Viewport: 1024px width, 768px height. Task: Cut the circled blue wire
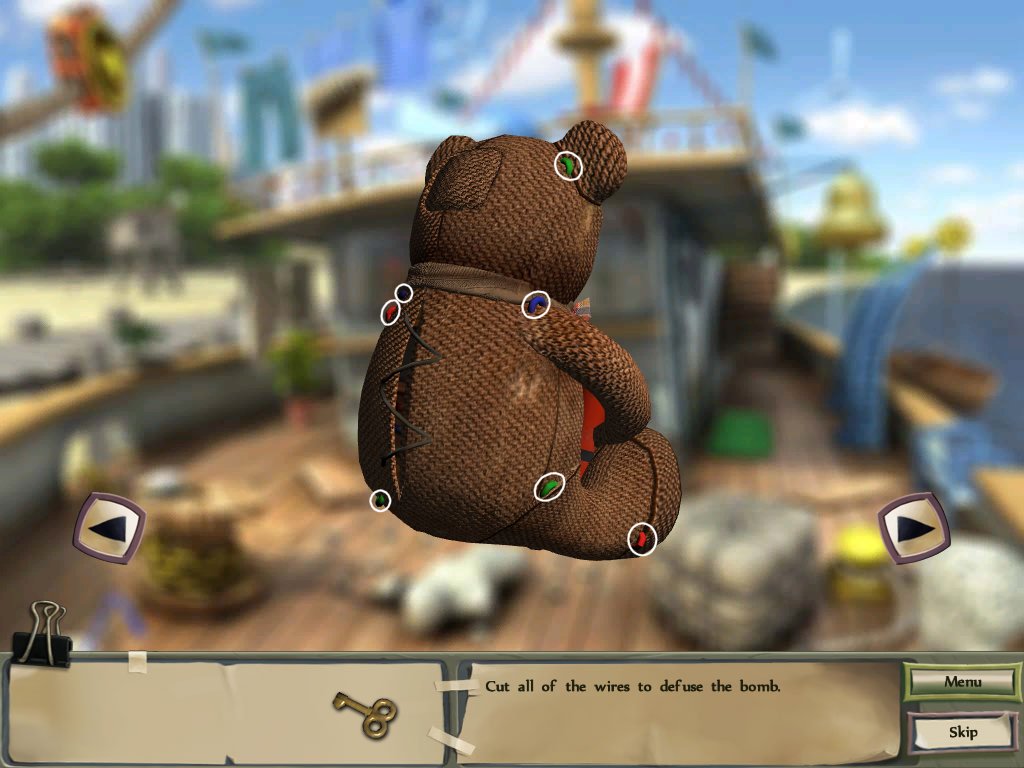[537, 304]
